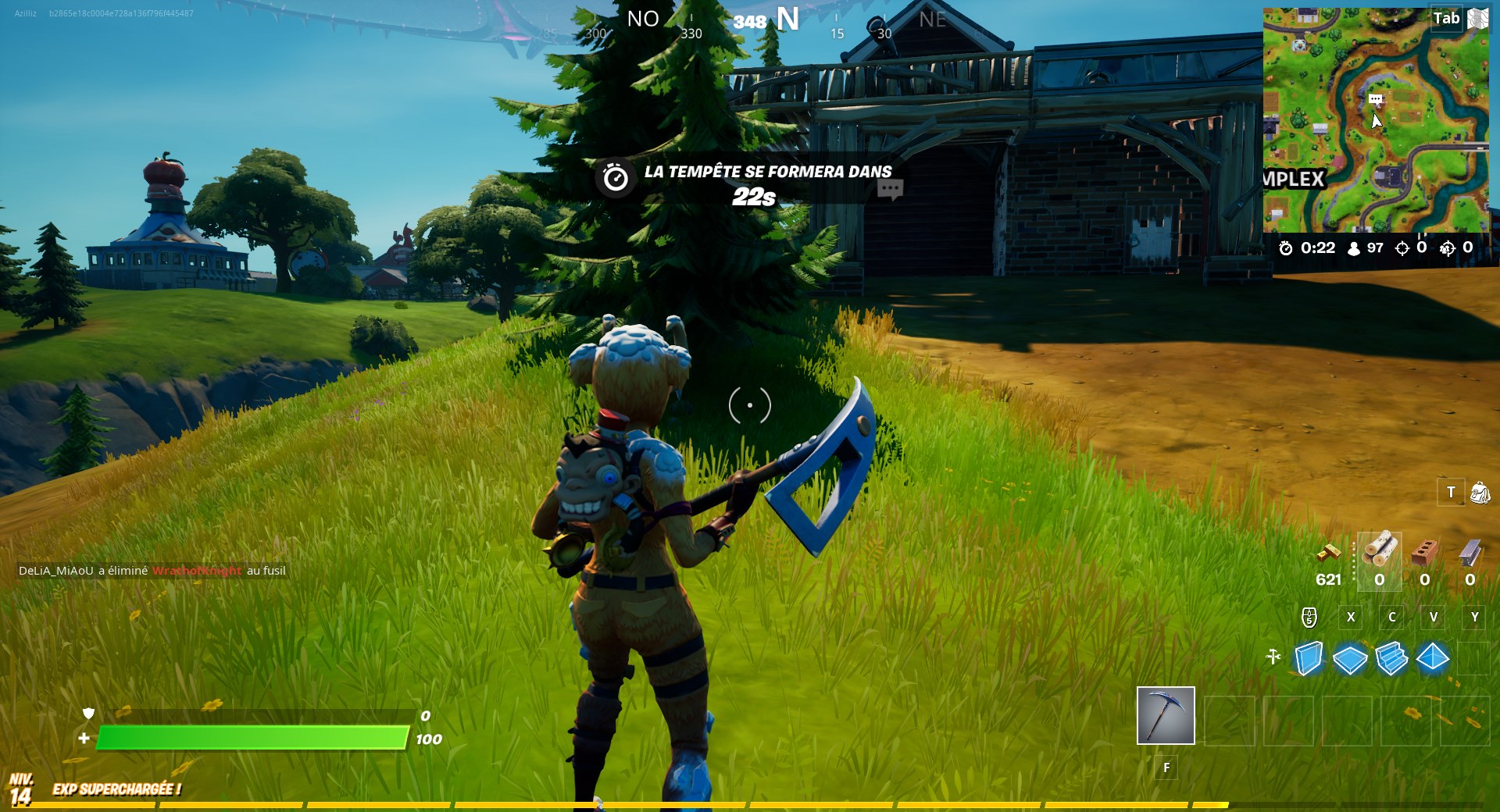The image size is (1500, 812).
Task: Click the gold bars icon showing 621
Action: point(1330,552)
